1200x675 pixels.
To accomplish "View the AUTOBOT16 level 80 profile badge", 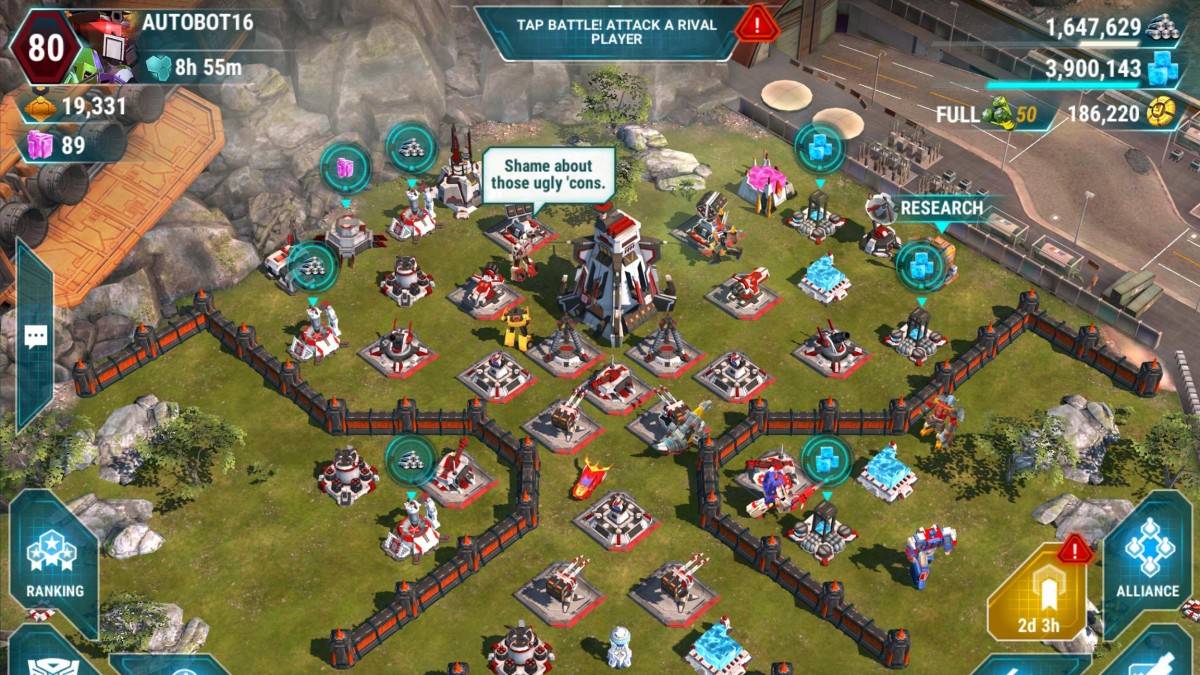I will click(x=42, y=46).
